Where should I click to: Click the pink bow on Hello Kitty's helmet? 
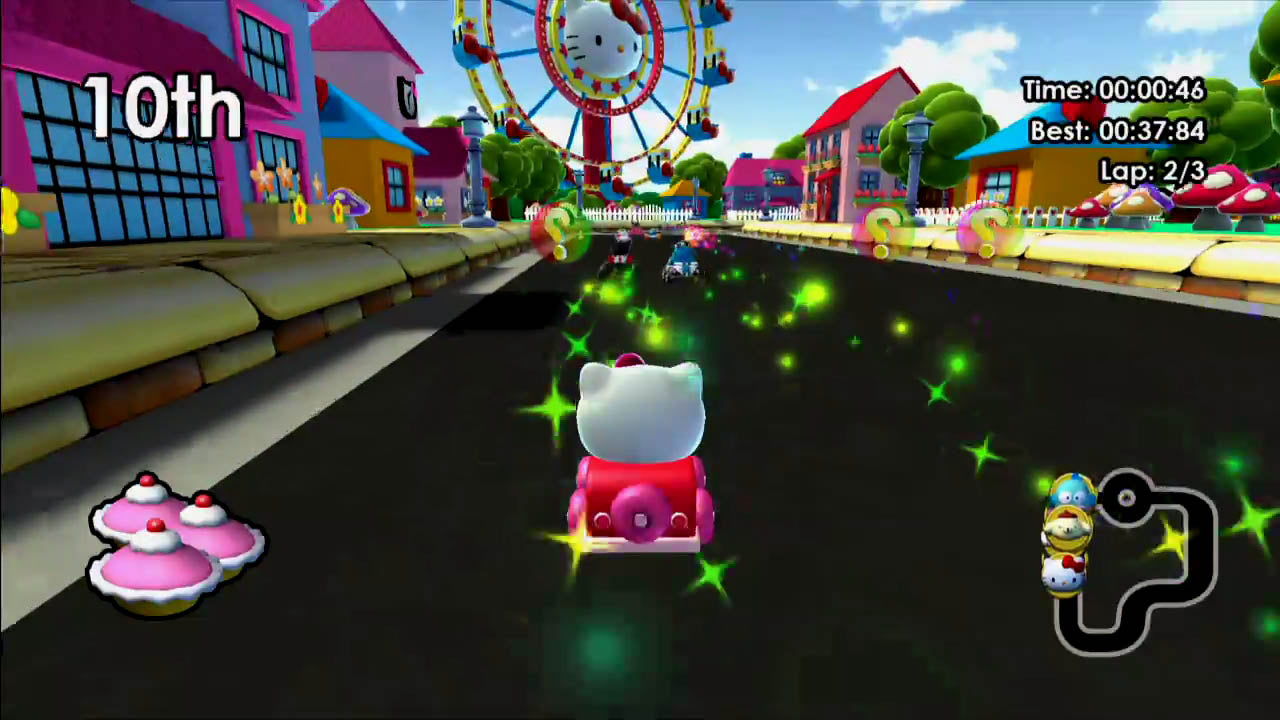pos(630,360)
